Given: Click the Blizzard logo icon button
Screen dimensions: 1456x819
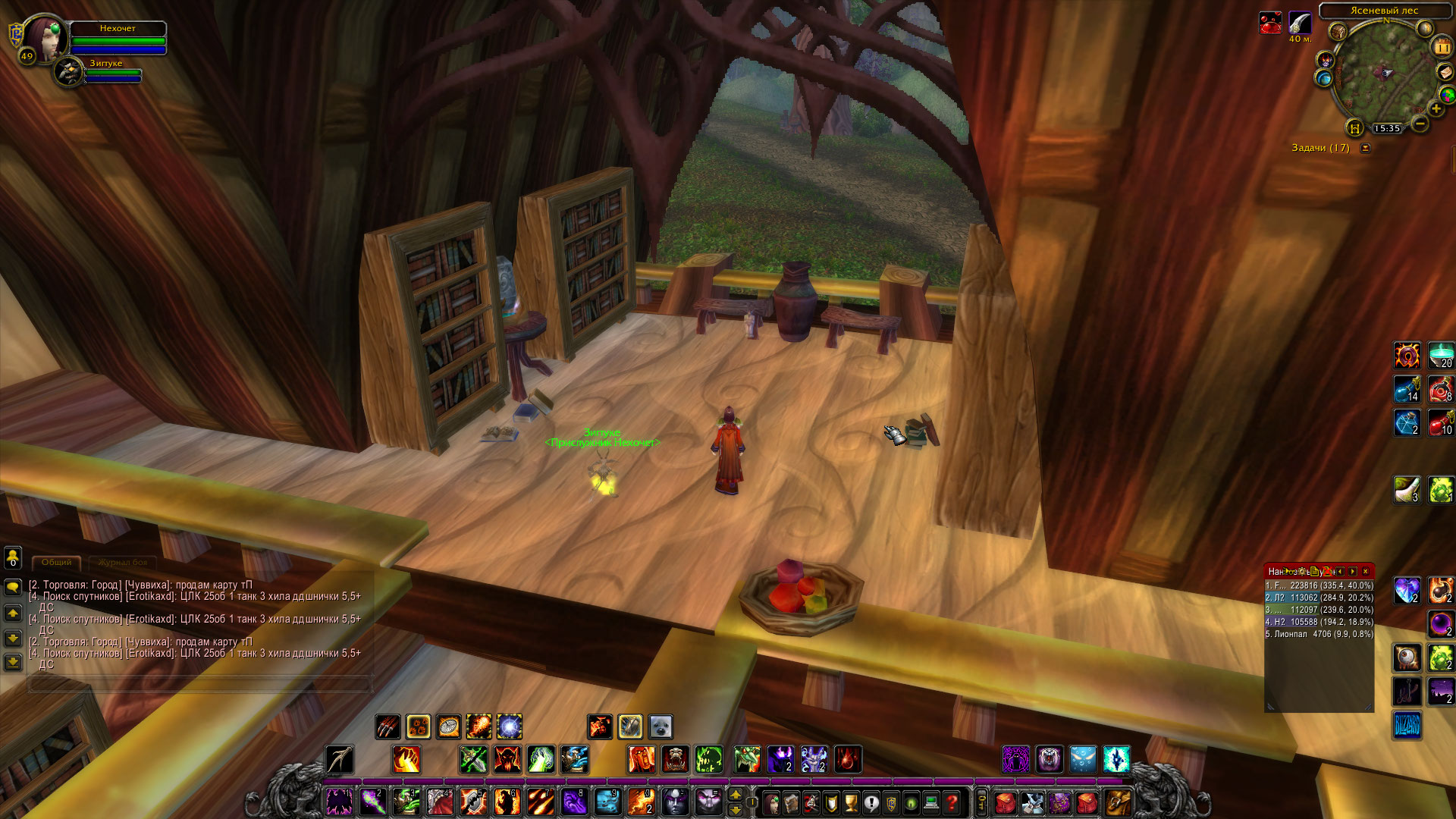Looking at the screenshot, I should [x=1407, y=726].
